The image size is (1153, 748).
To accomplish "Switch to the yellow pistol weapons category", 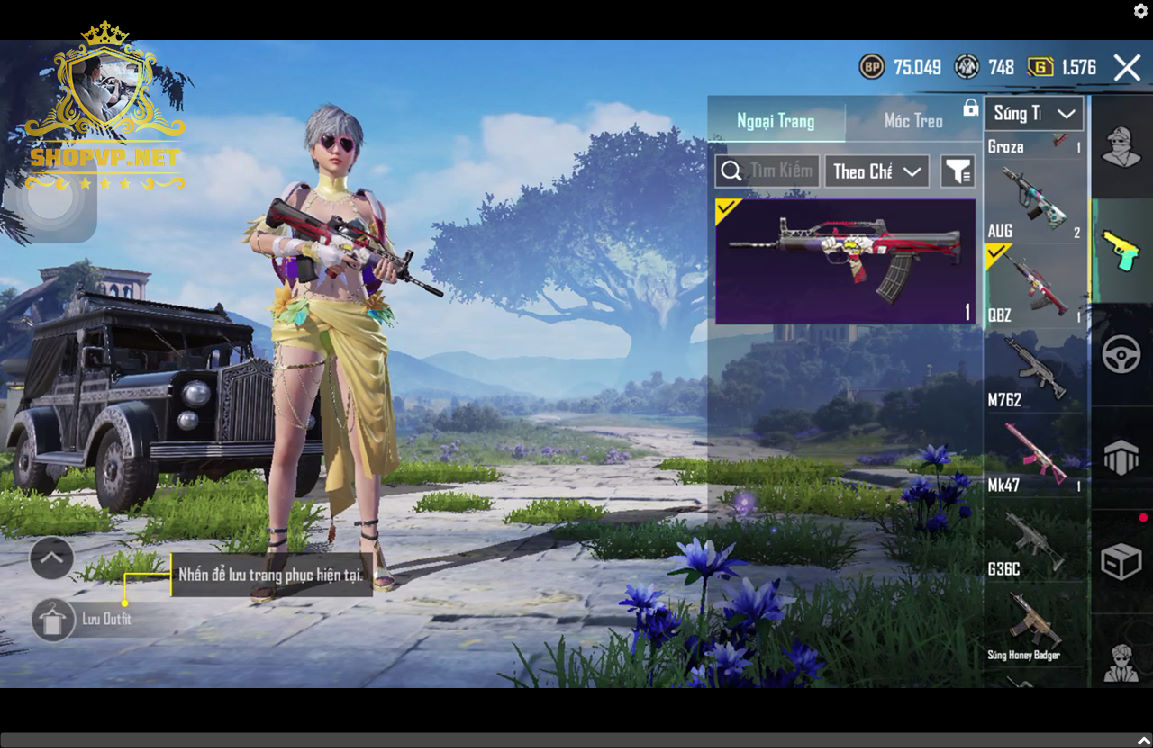I will [1121, 250].
